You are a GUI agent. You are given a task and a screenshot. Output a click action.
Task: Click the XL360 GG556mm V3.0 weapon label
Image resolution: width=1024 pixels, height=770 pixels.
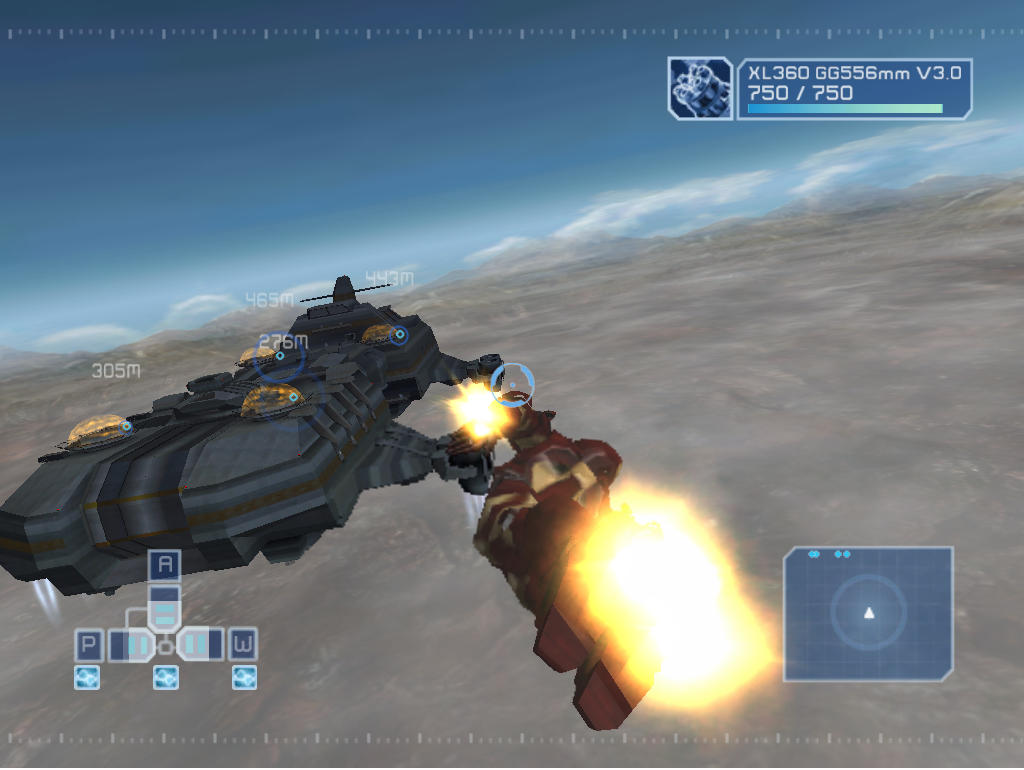pyautogui.click(x=854, y=73)
